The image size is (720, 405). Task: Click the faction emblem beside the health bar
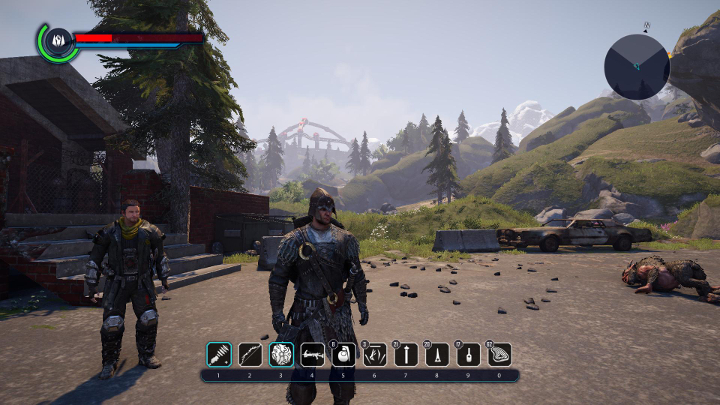pyautogui.click(x=57, y=41)
